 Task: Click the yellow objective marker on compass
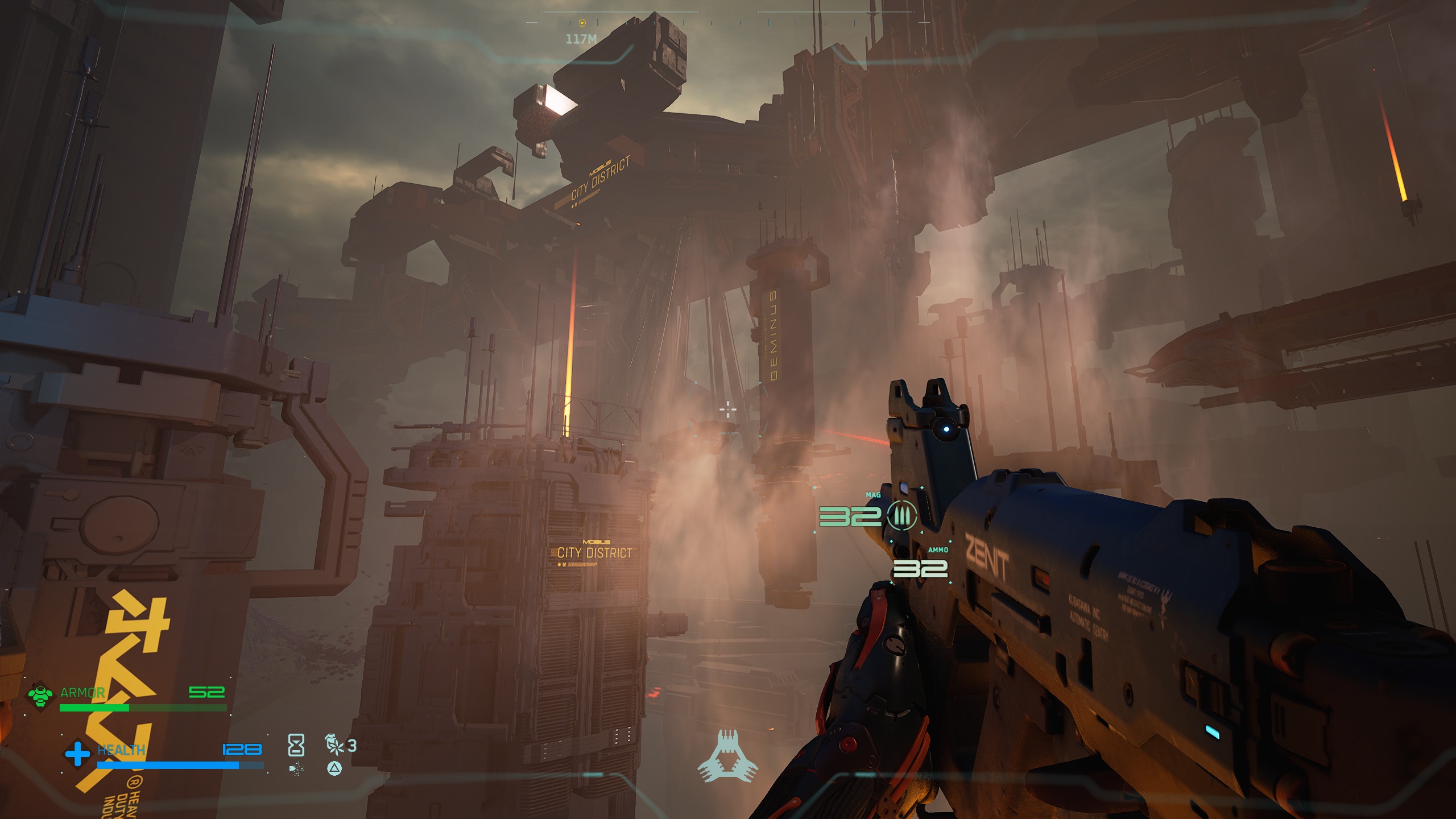(582, 23)
